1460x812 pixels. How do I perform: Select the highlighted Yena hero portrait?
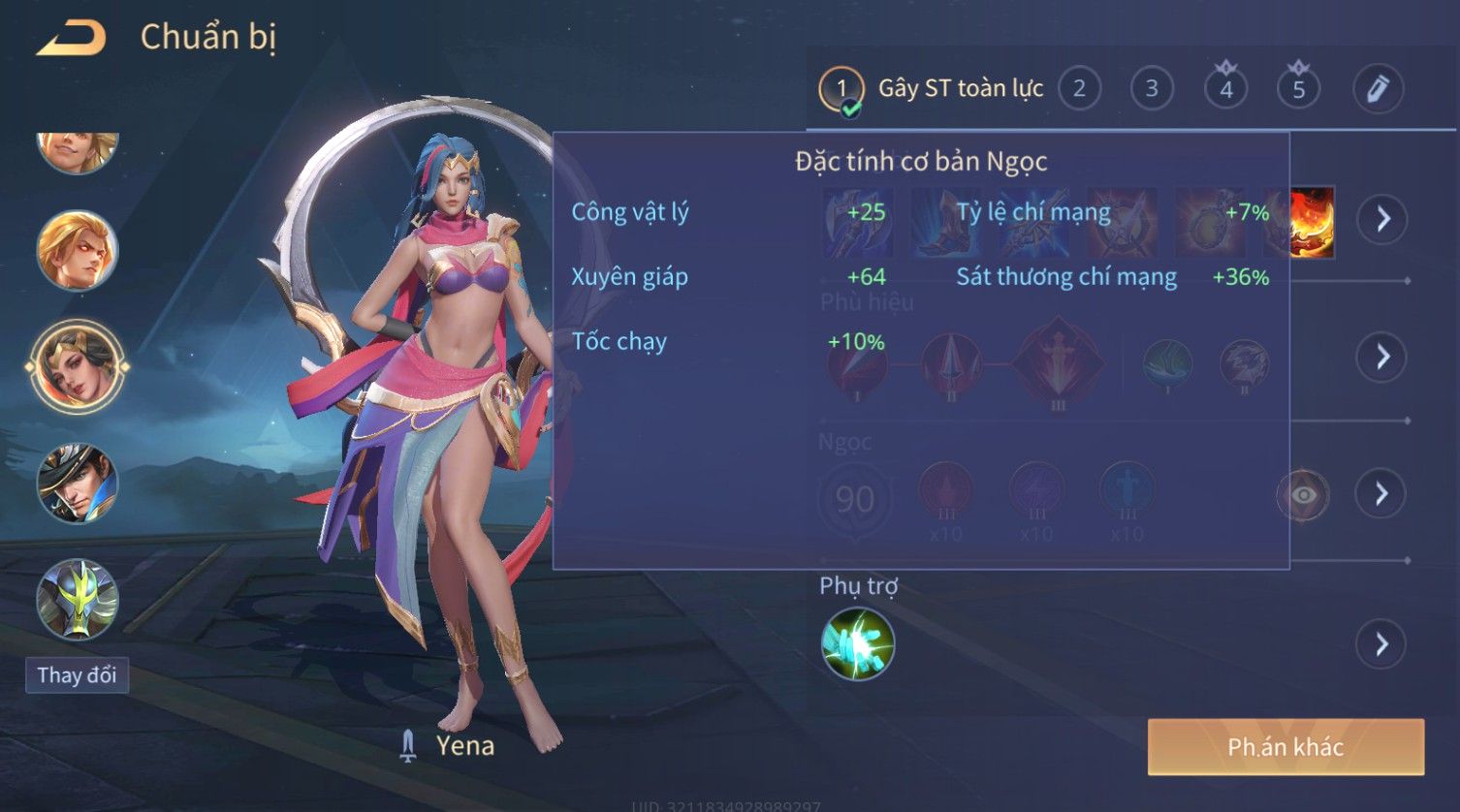(x=77, y=367)
